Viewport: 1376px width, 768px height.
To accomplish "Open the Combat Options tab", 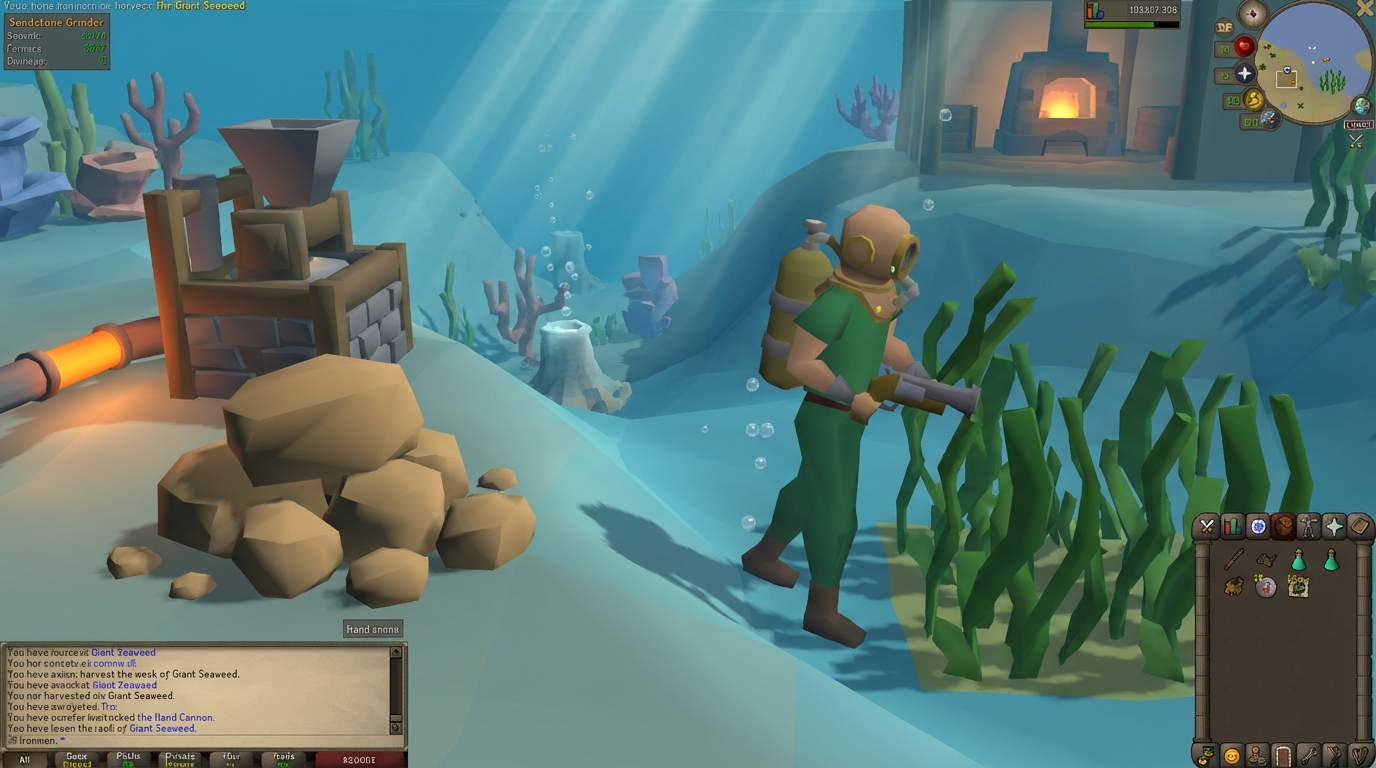I will pyautogui.click(x=1205, y=526).
